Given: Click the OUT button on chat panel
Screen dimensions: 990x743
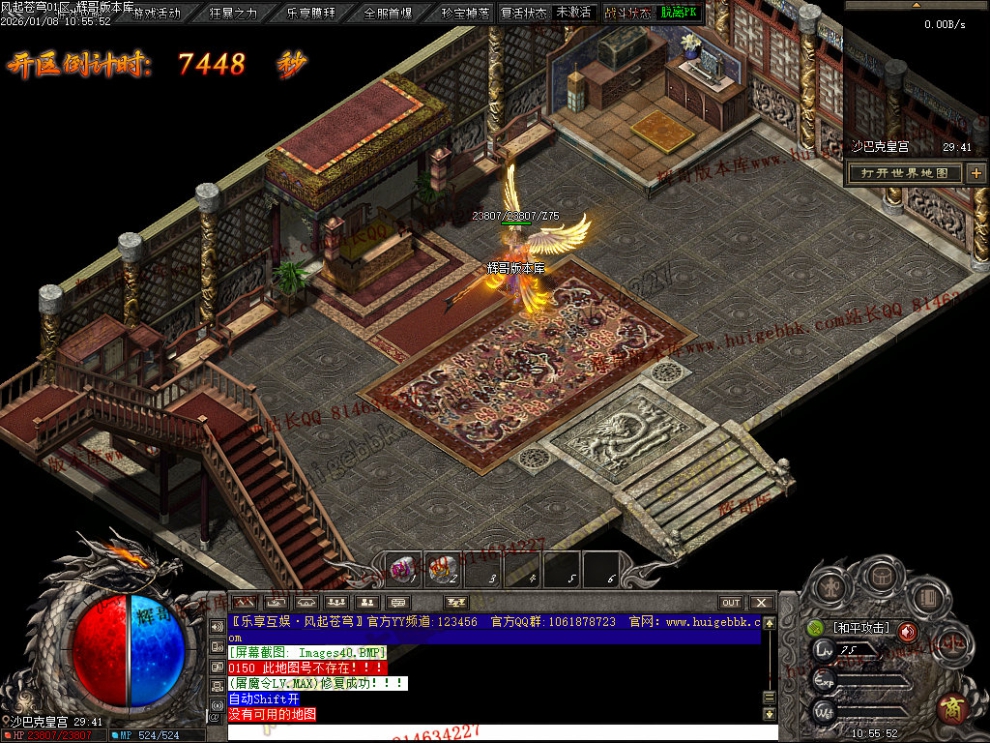Looking at the screenshot, I should 731,603.
